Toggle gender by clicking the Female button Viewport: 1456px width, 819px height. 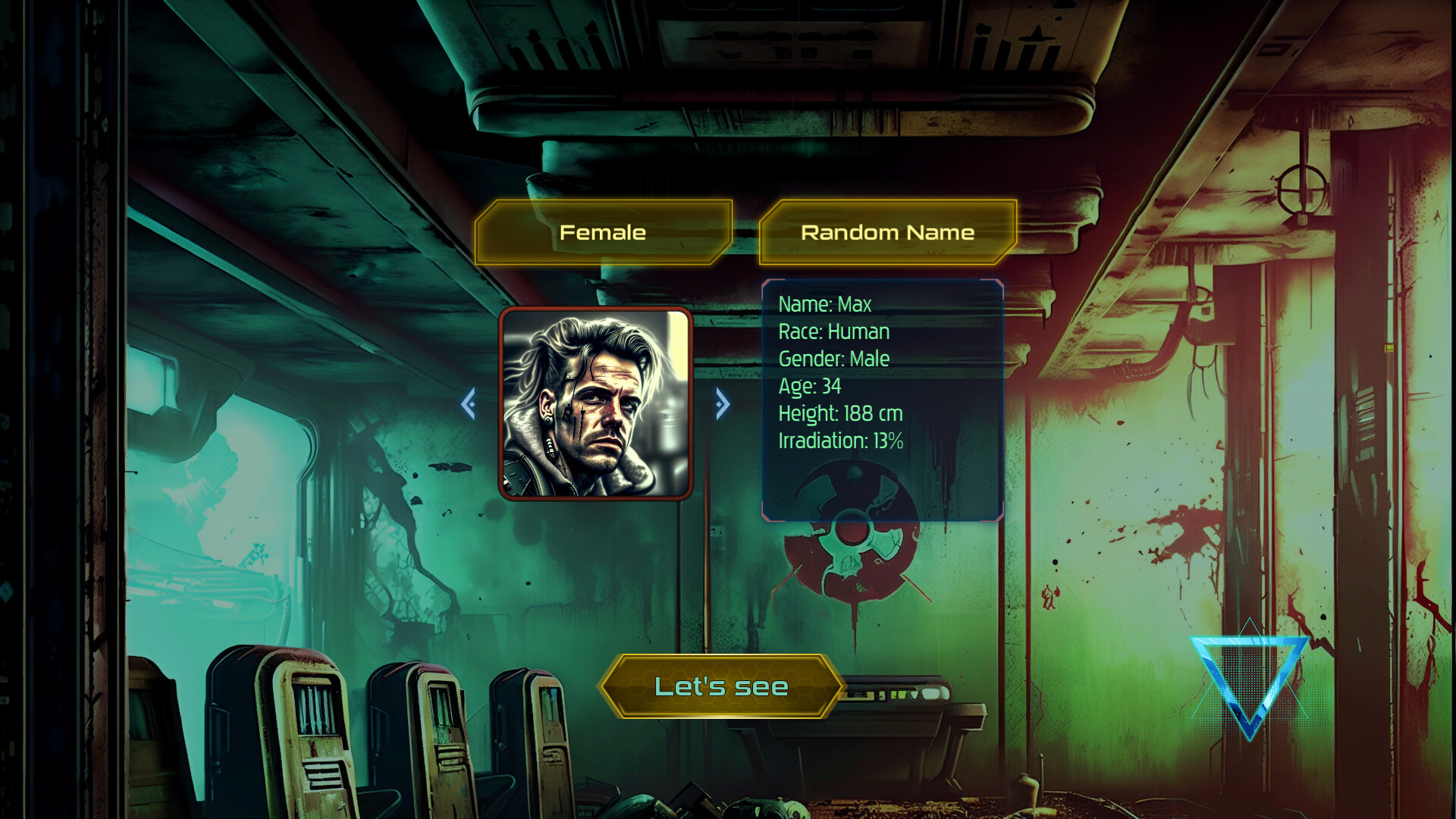click(602, 232)
